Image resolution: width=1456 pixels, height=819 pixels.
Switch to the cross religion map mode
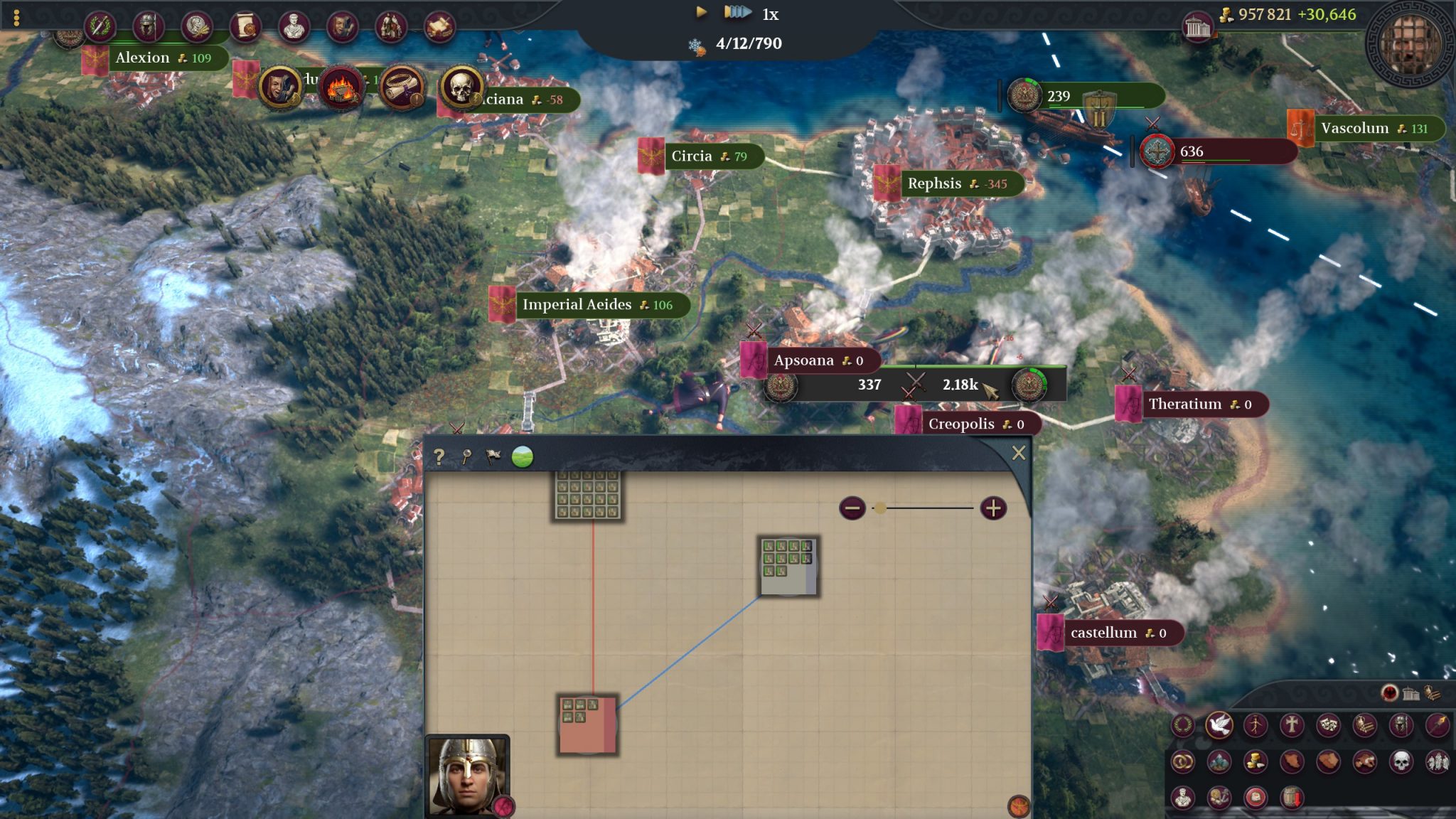click(x=1291, y=725)
